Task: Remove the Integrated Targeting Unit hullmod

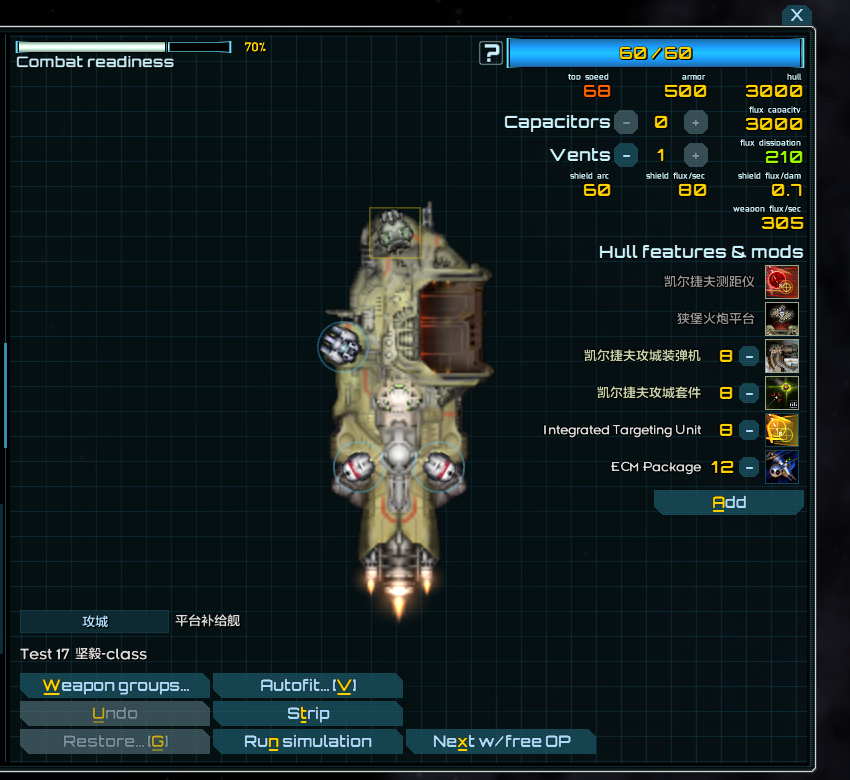Action: (749, 430)
